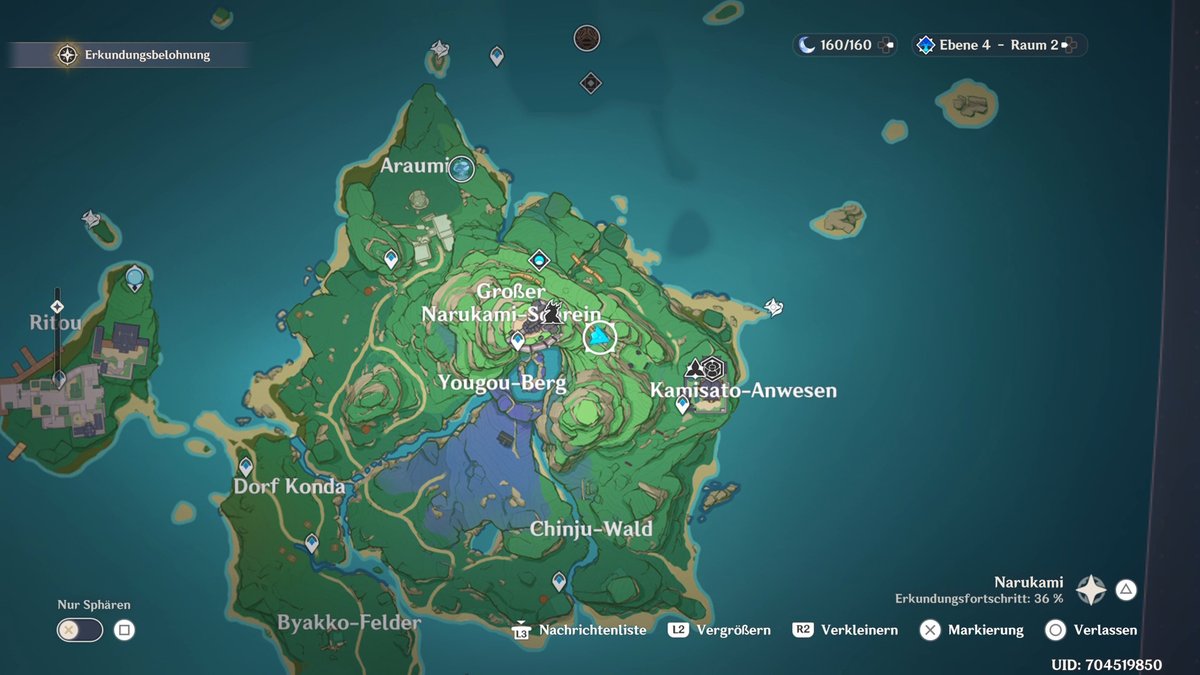Open the Narukami region star icon
Viewport: 1200px width, 675px height.
click(x=1090, y=590)
